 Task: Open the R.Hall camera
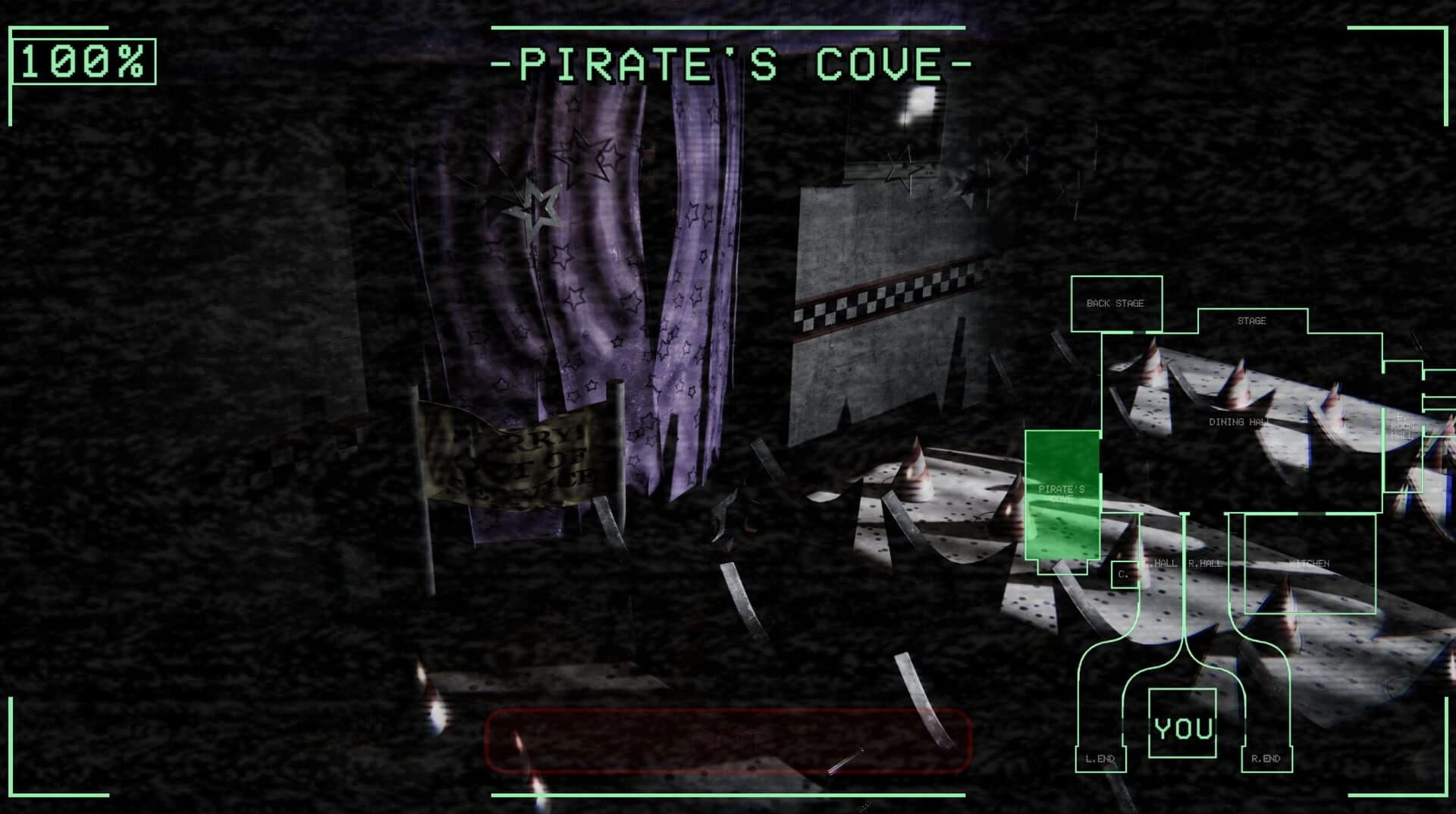(1203, 564)
